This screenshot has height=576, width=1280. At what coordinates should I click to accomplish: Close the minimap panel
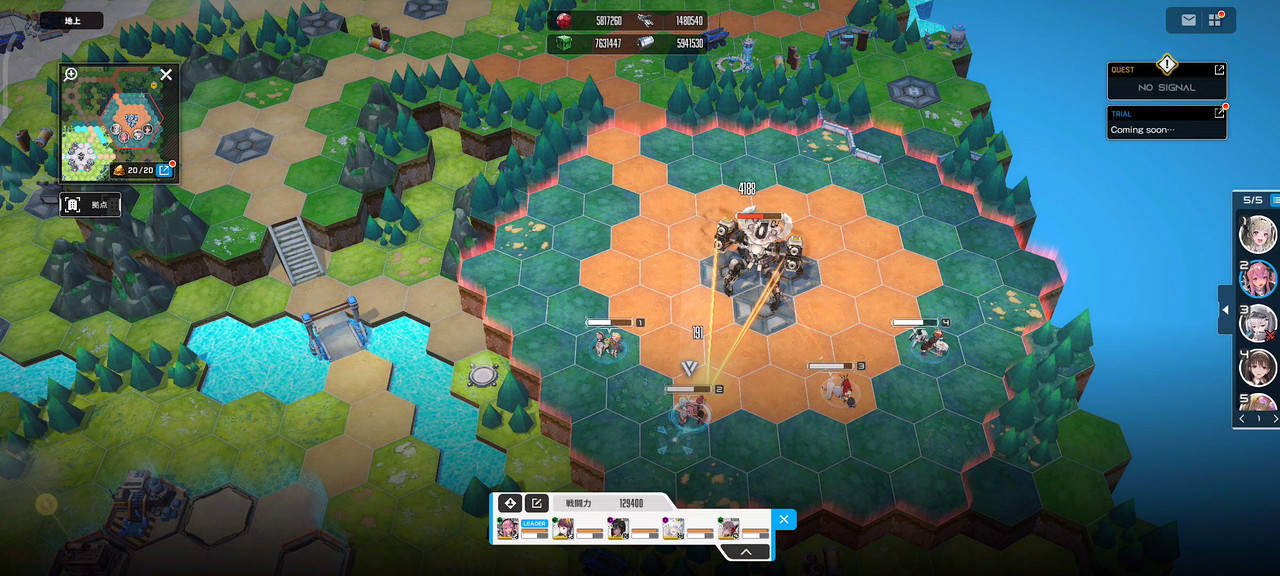(x=166, y=74)
